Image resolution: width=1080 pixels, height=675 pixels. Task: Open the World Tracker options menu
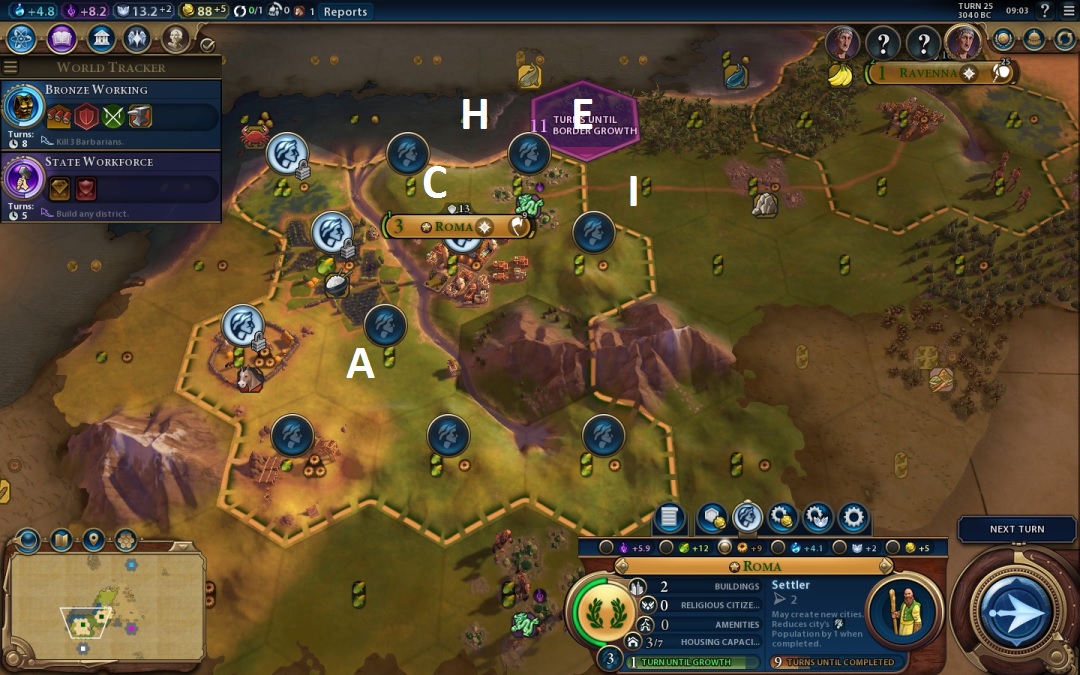(11, 67)
